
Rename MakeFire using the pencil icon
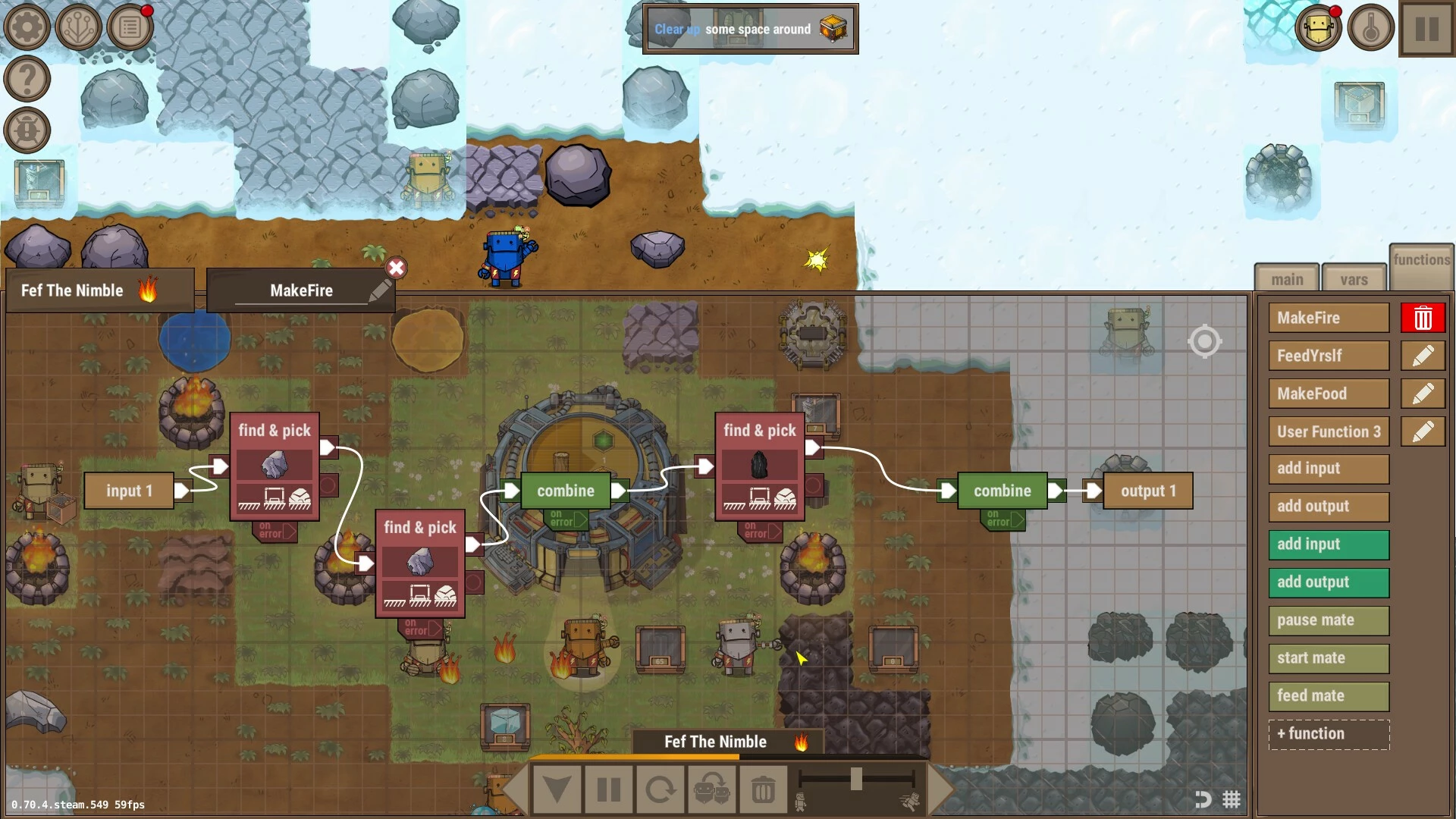(380, 290)
